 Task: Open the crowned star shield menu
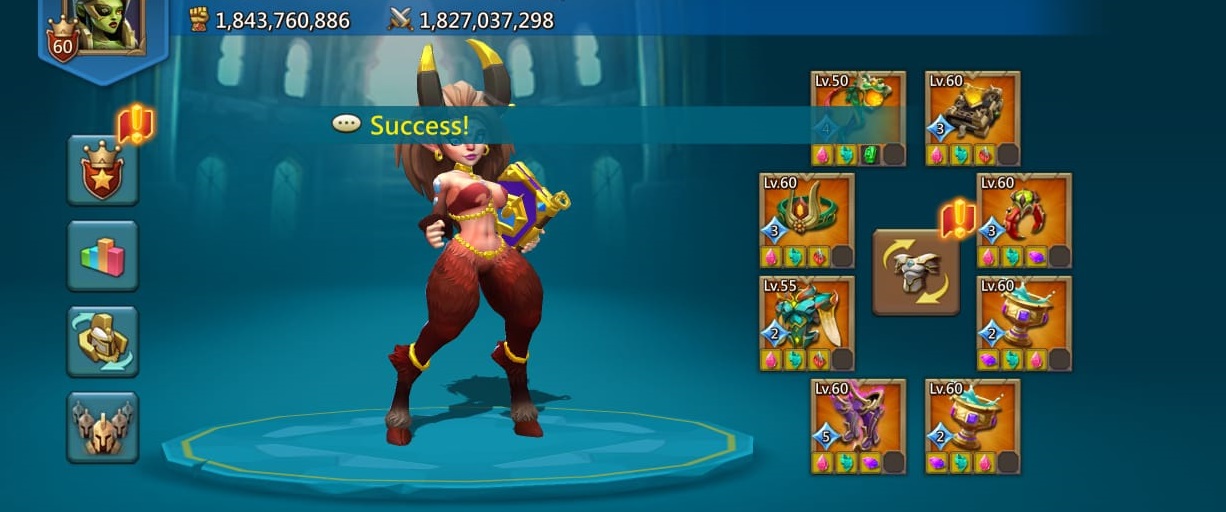[x=103, y=170]
